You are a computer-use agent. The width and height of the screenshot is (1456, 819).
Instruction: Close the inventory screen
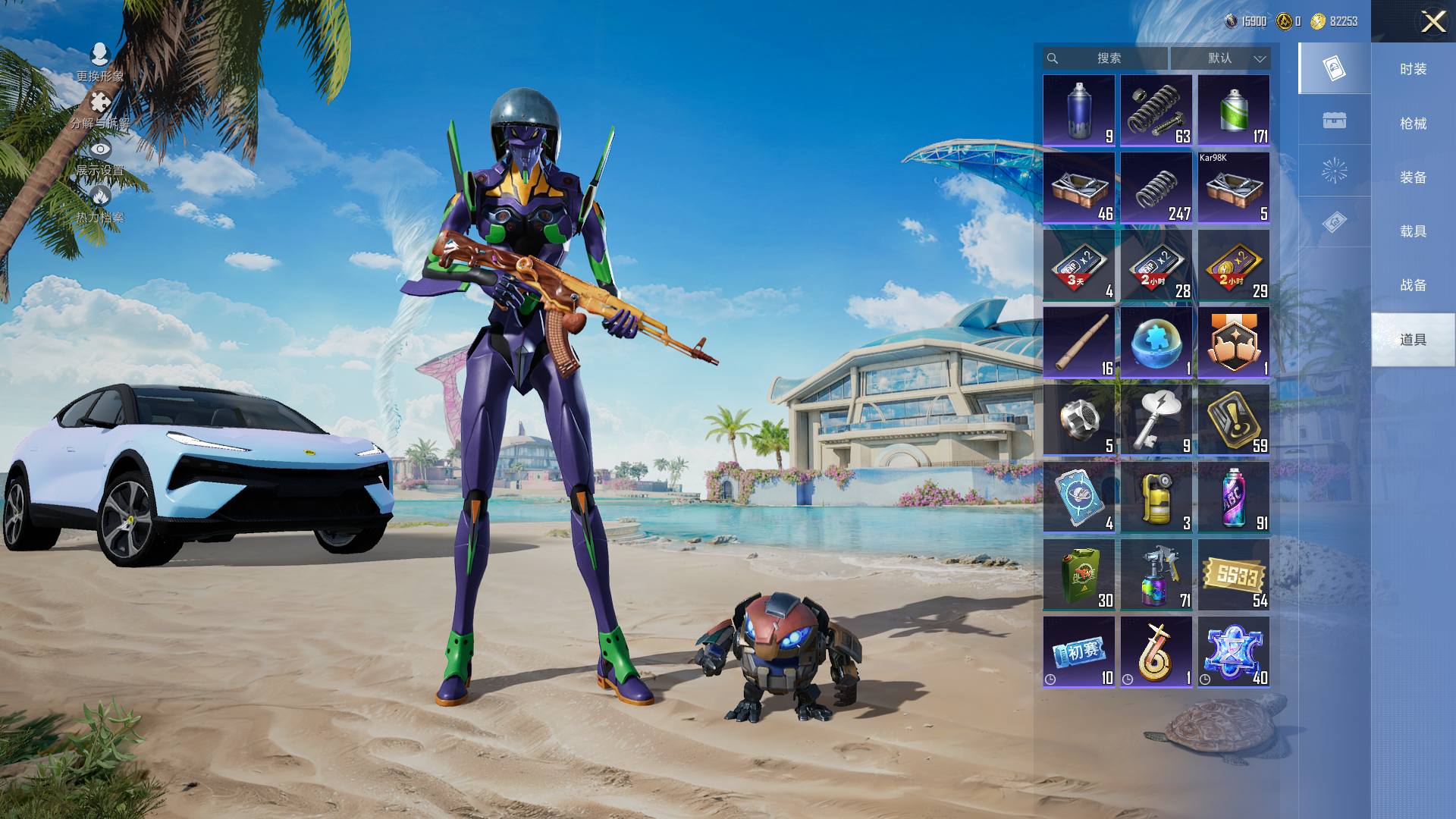(x=1432, y=21)
